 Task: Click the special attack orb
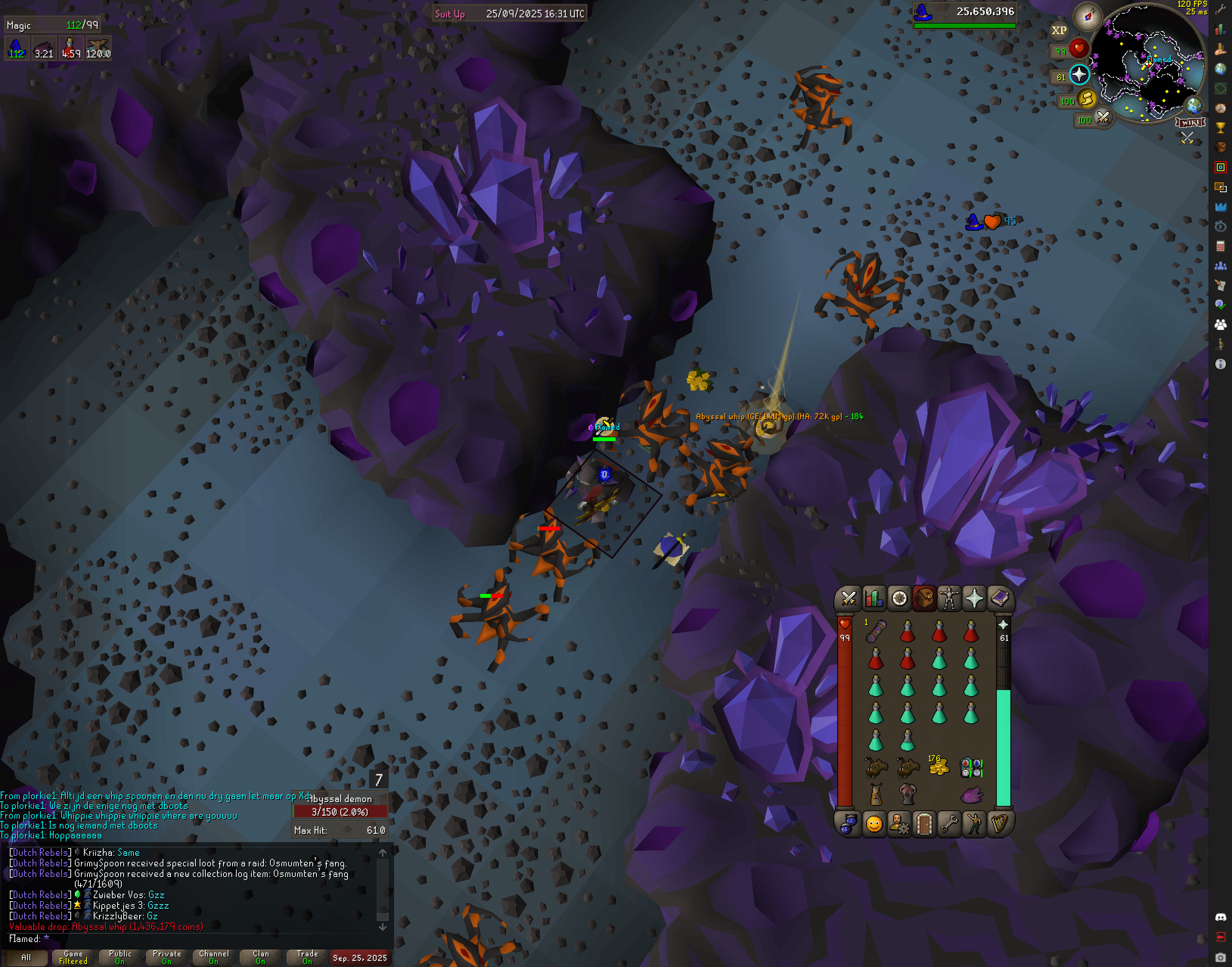click(x=1102, y=118)
